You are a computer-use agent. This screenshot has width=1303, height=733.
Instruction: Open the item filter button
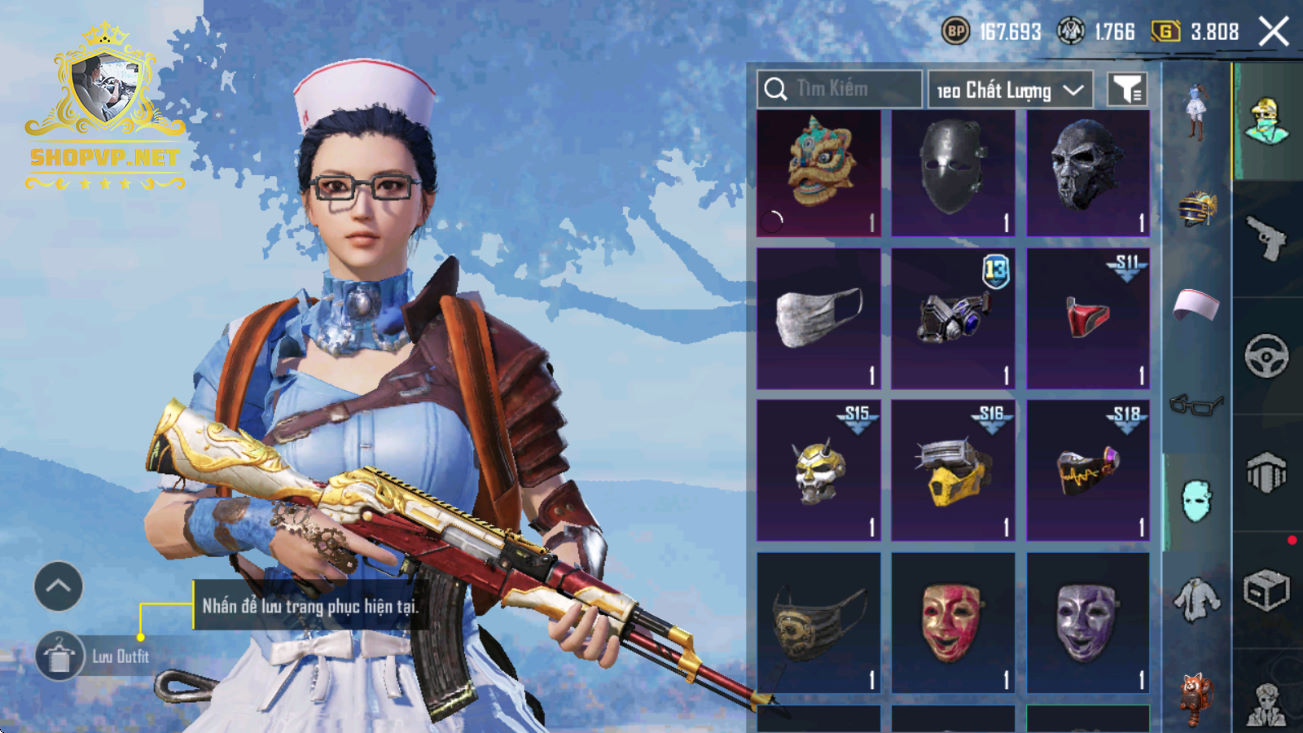click(x=1126, y=90)
